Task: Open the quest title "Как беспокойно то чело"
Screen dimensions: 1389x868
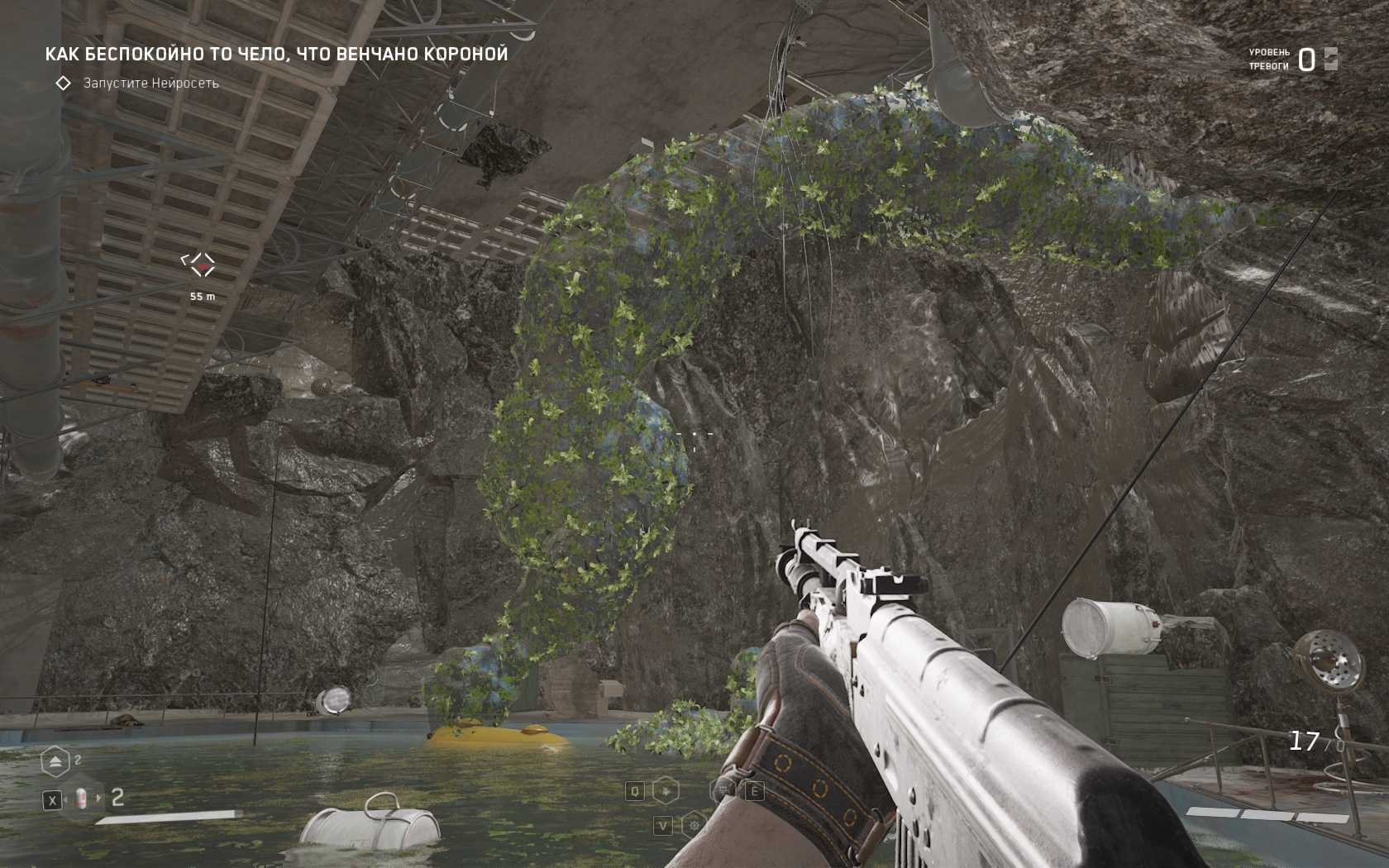Action: pos(276,55)
